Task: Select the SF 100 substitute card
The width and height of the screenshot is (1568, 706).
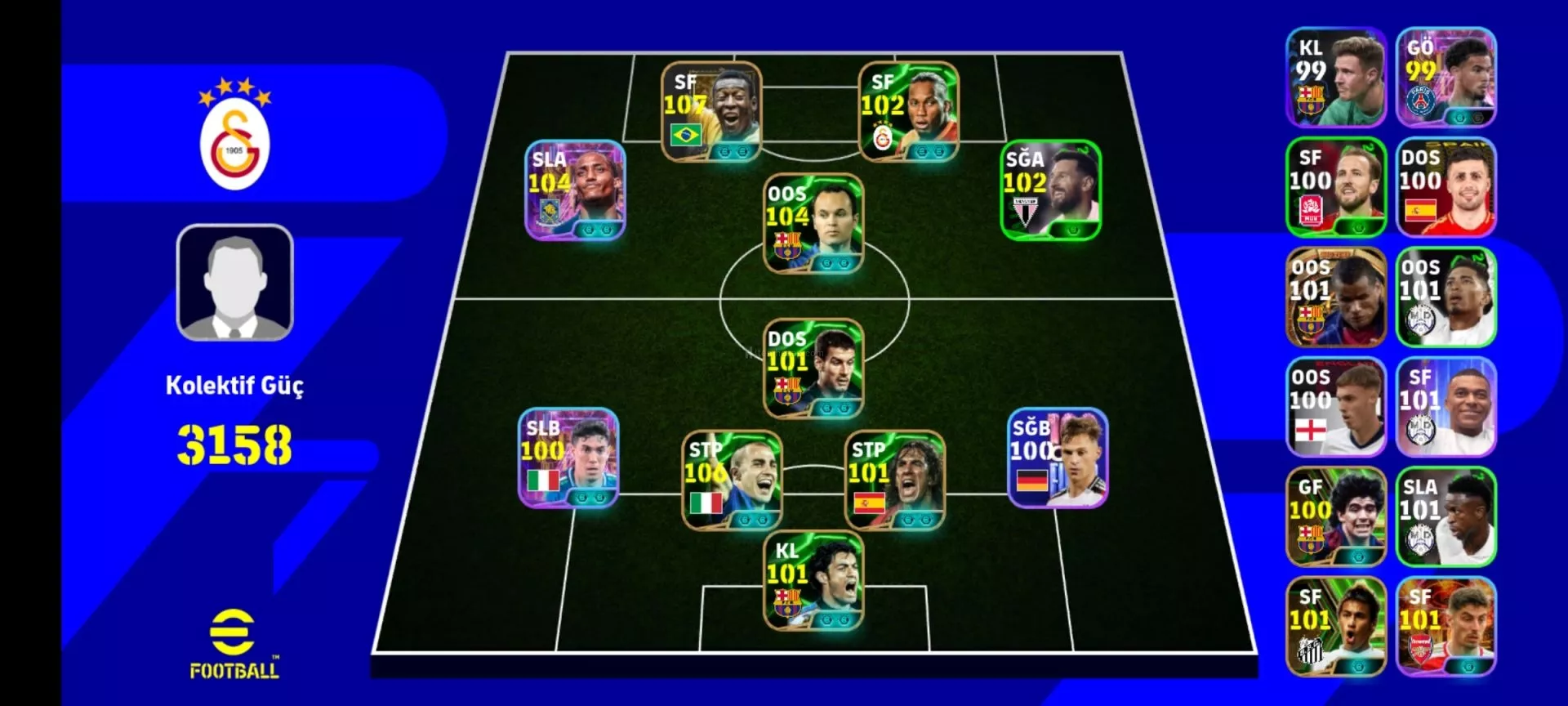Action: click(1336, 187)
